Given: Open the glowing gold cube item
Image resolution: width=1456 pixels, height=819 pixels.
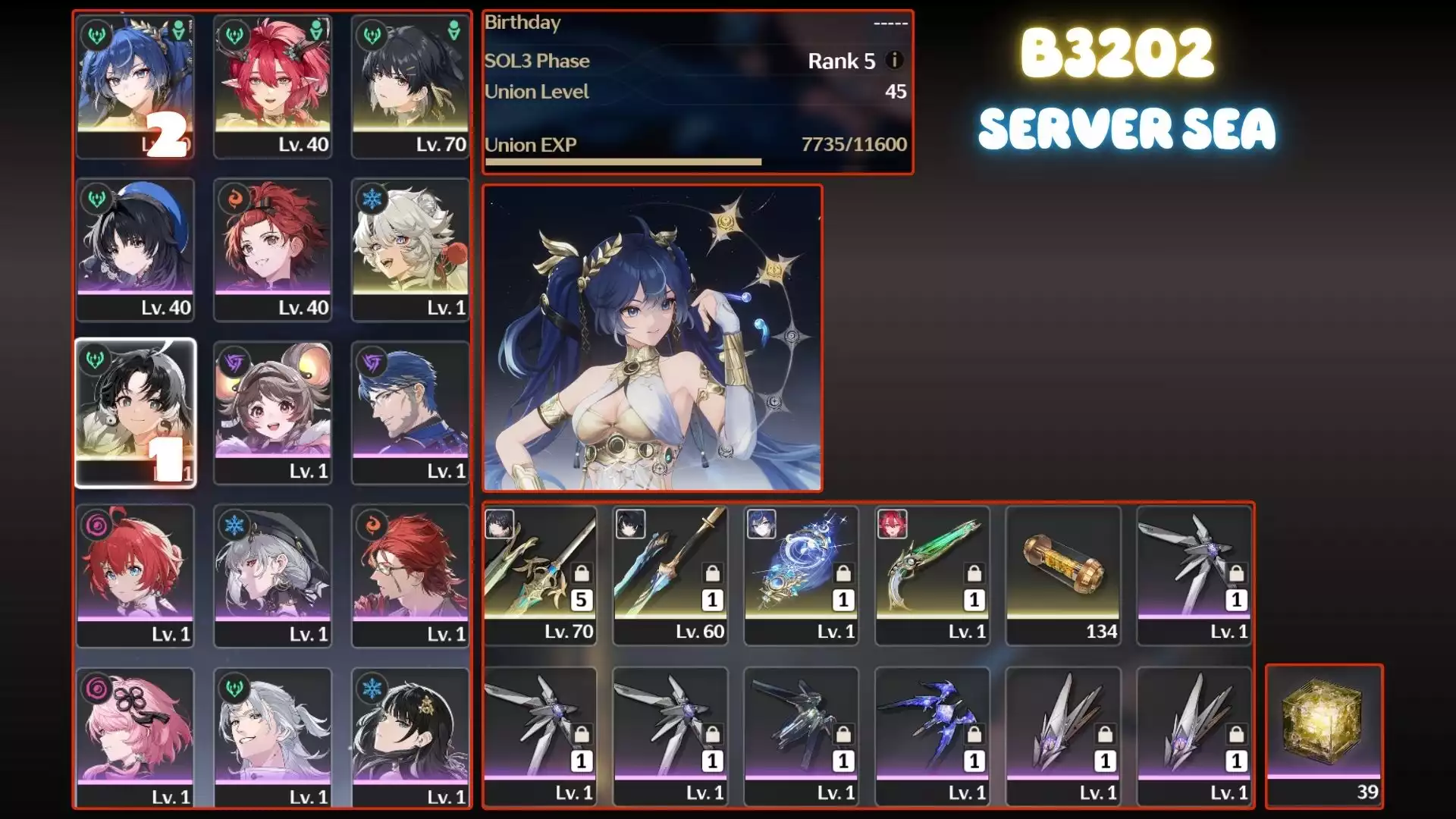Looking at the screenshot, I should pyautogui.click(x=1324, y=734).
